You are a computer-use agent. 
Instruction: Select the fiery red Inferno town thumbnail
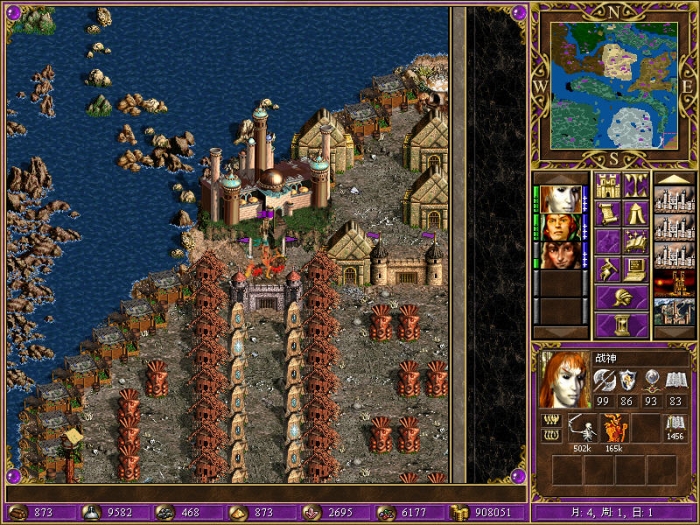[x=674, y=284]
